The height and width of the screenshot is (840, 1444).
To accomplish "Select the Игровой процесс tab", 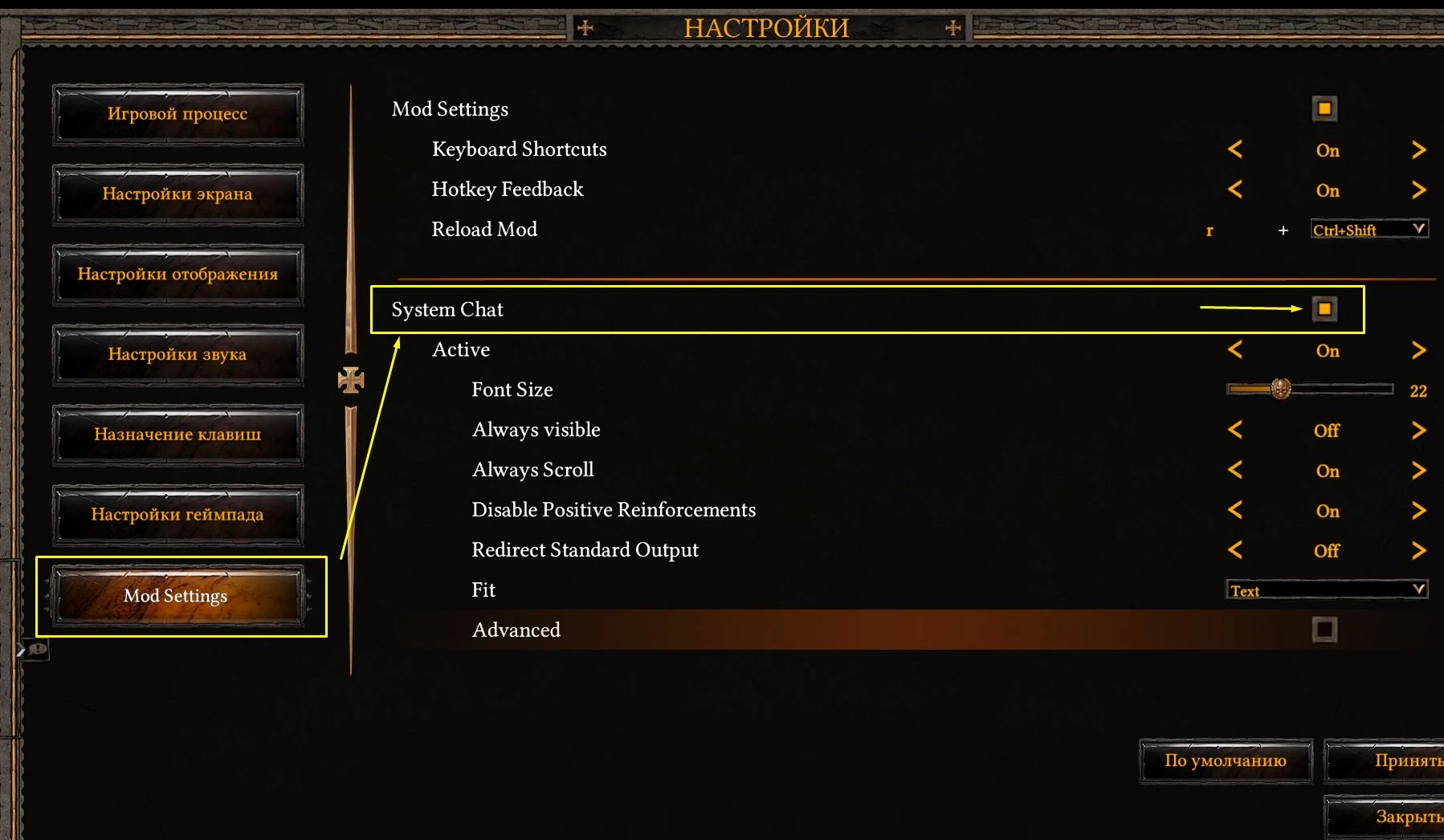I will 177,114.
